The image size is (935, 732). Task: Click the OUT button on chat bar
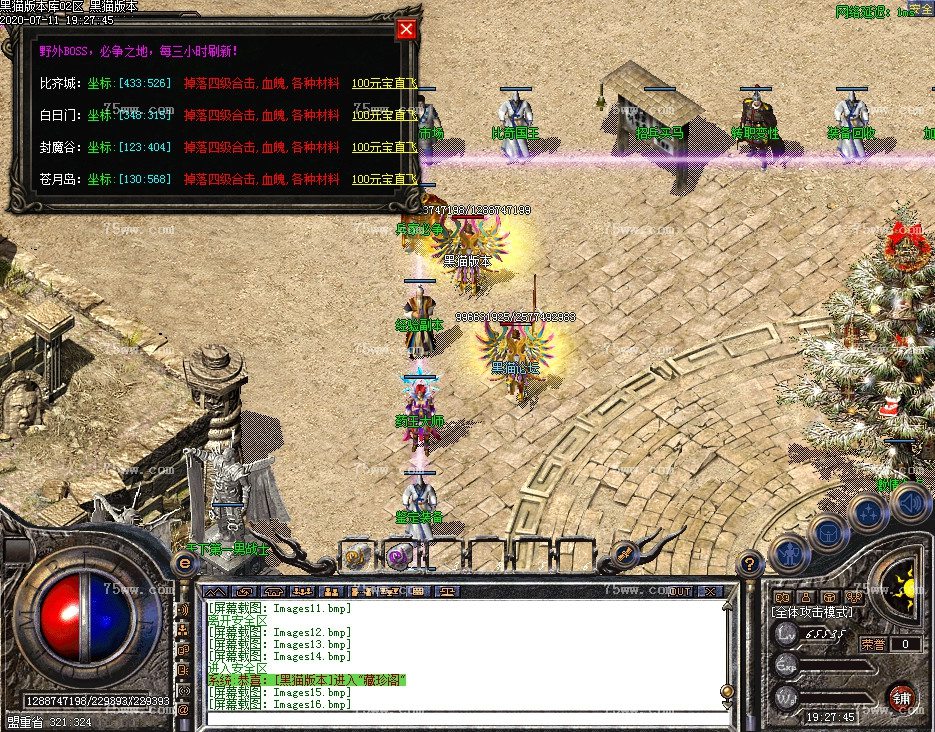[680, 591]
